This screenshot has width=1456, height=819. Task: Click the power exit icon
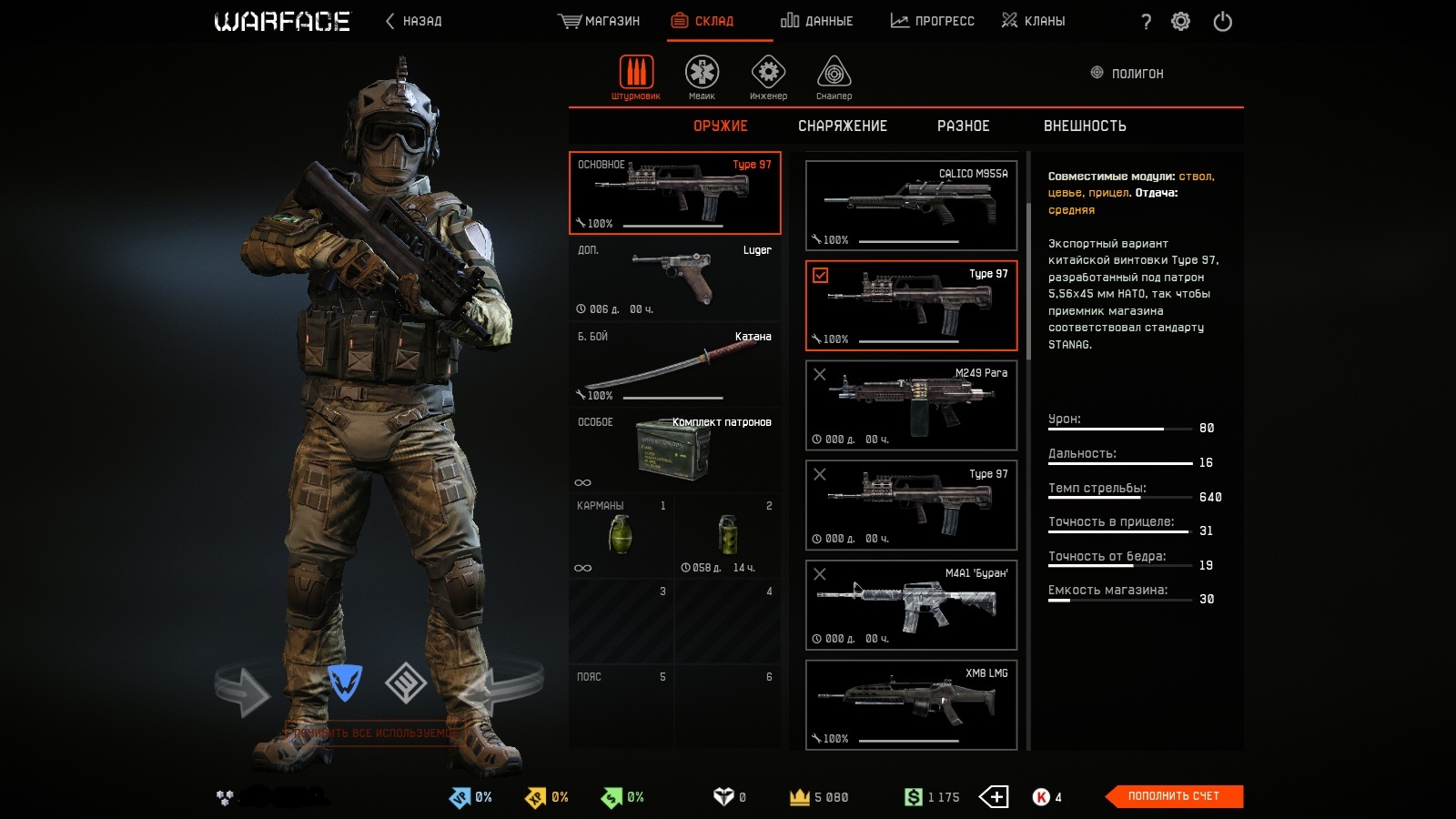1222,21
